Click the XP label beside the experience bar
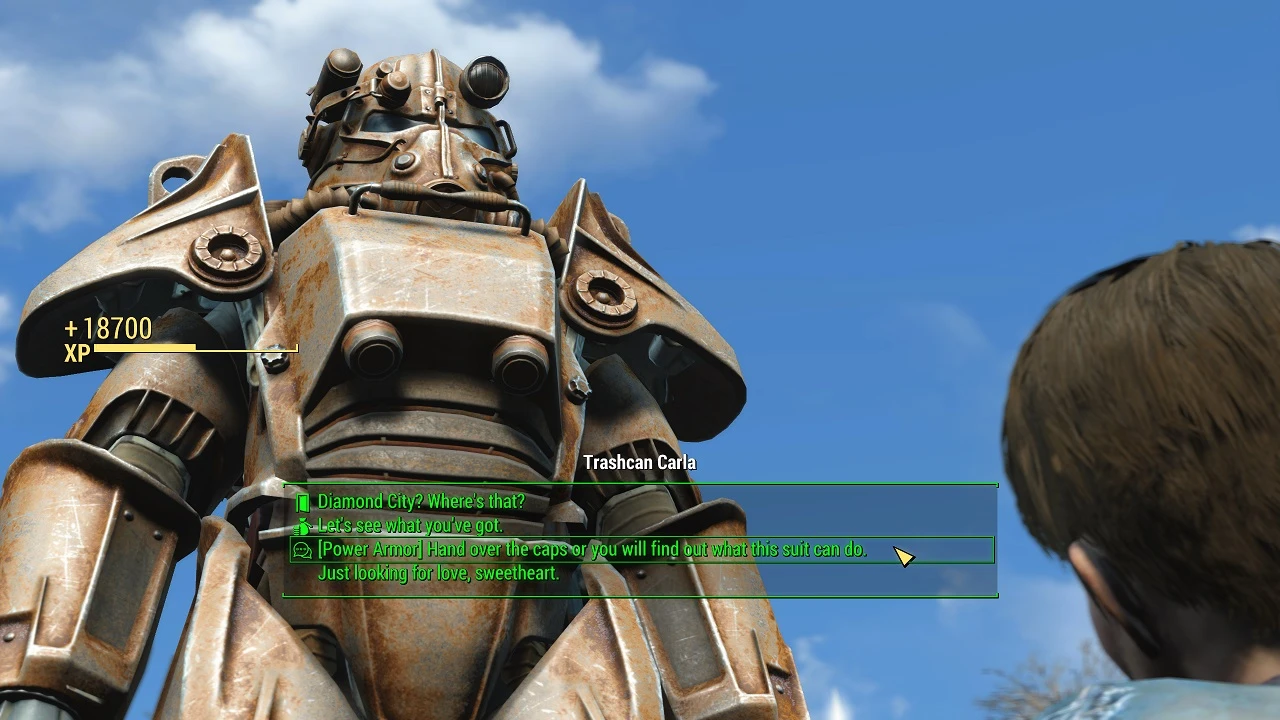Viewport: 1280px width, 720px height. (75, 352)
